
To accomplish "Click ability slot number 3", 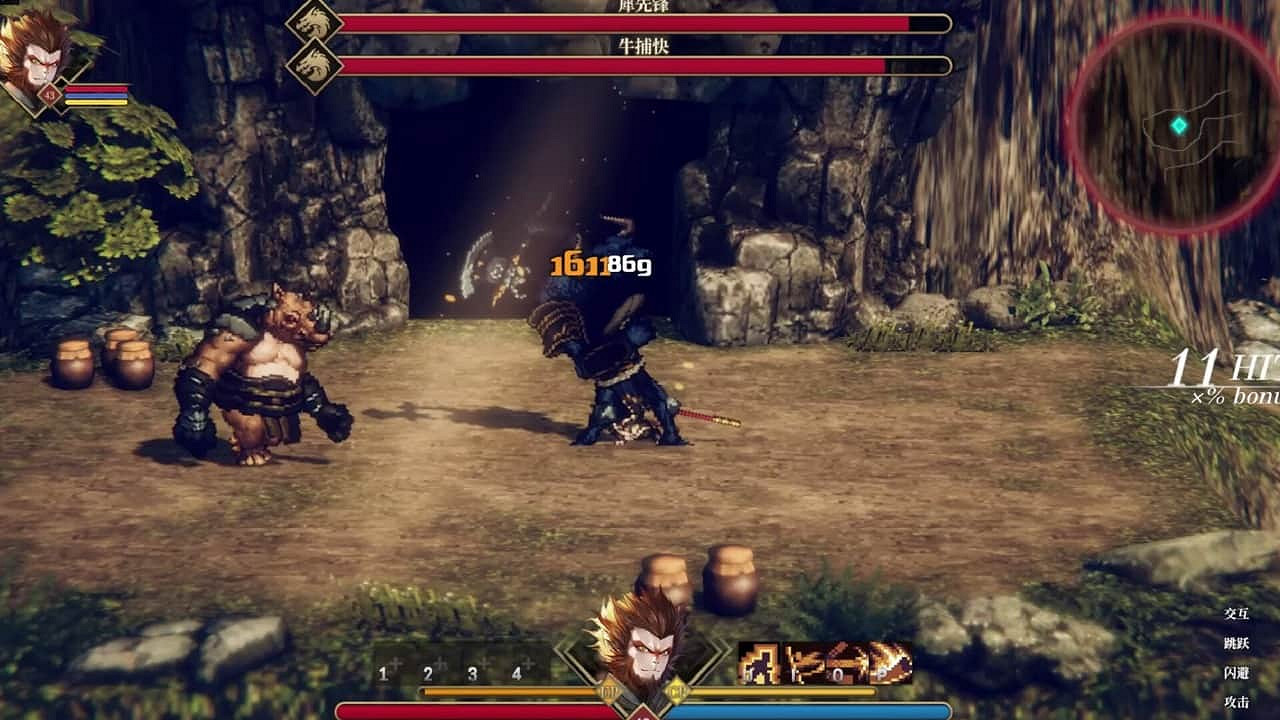I will pos(471,672).
